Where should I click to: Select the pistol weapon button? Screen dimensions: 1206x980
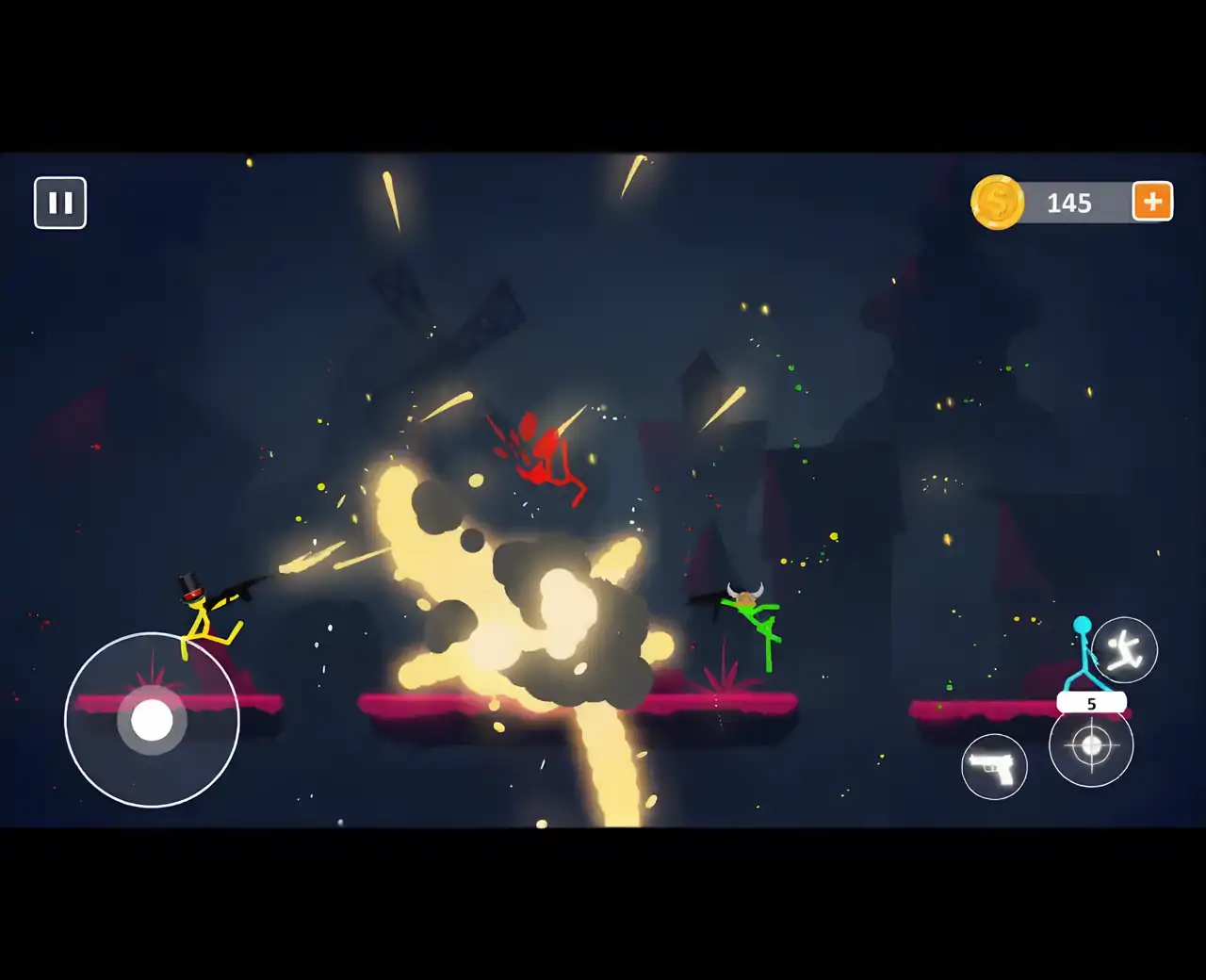(x=994, y=767)
